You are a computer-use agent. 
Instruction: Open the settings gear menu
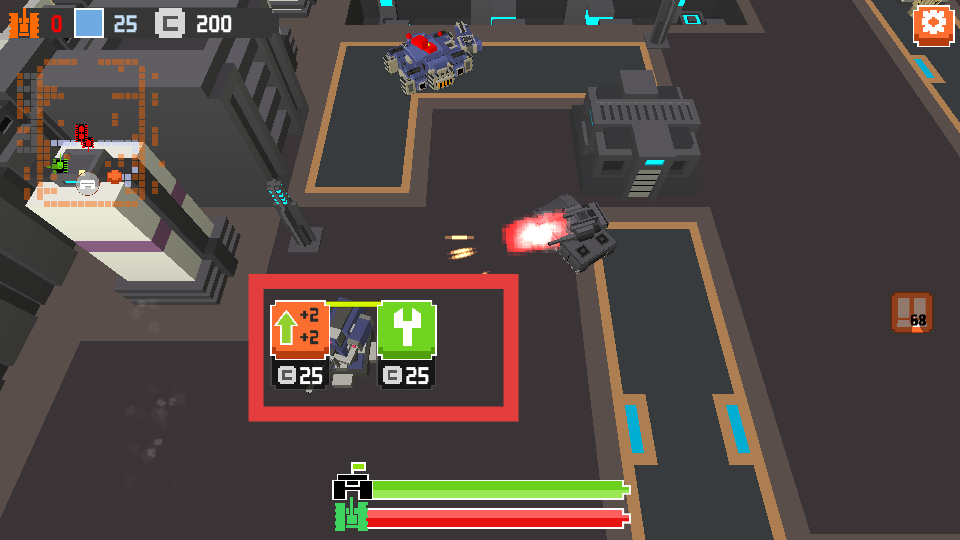(932, 25)
